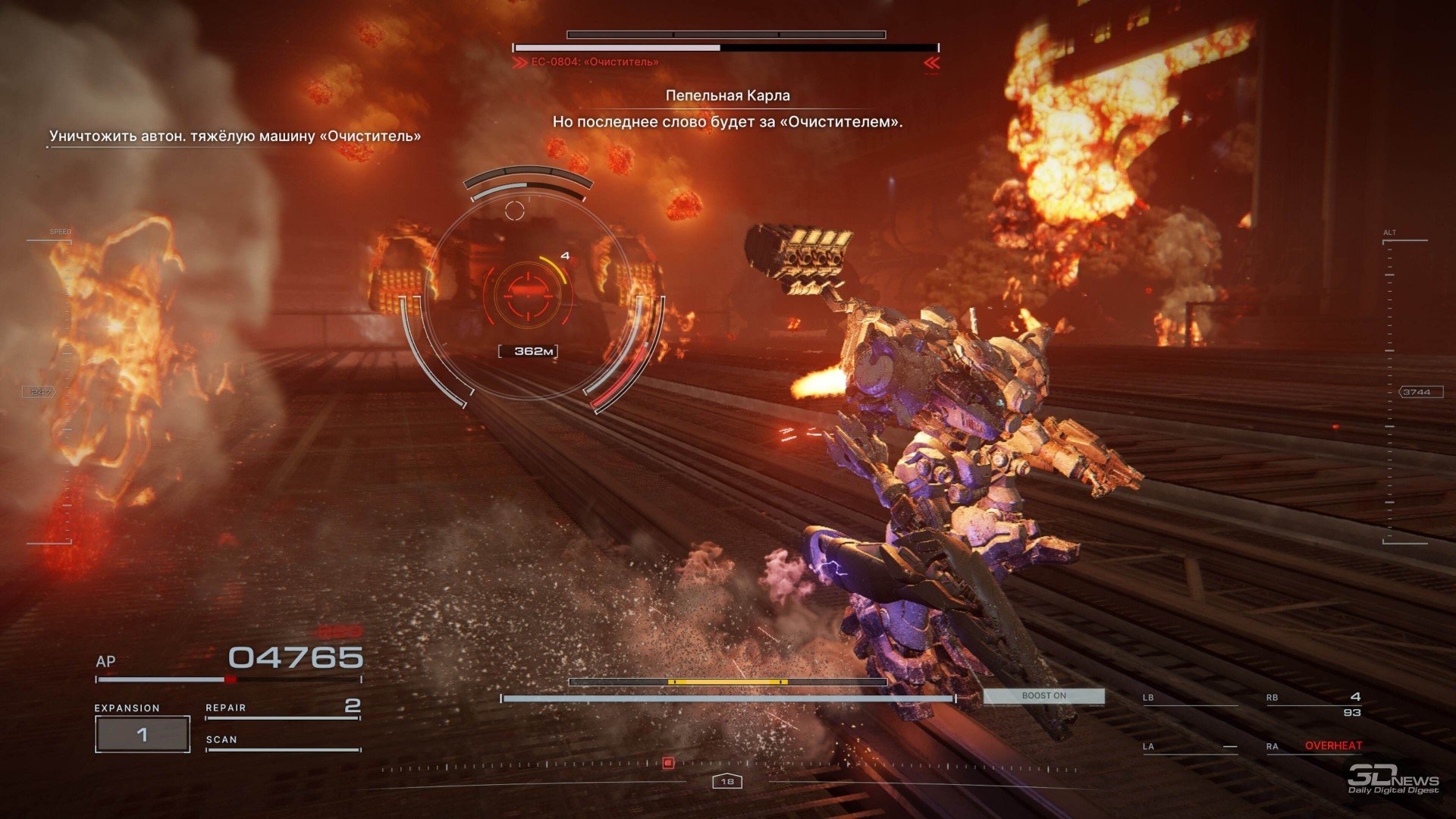This screenshot has height=819, width=1456.
Task: Select the Expansion slot box
Action: pos(142,734)
